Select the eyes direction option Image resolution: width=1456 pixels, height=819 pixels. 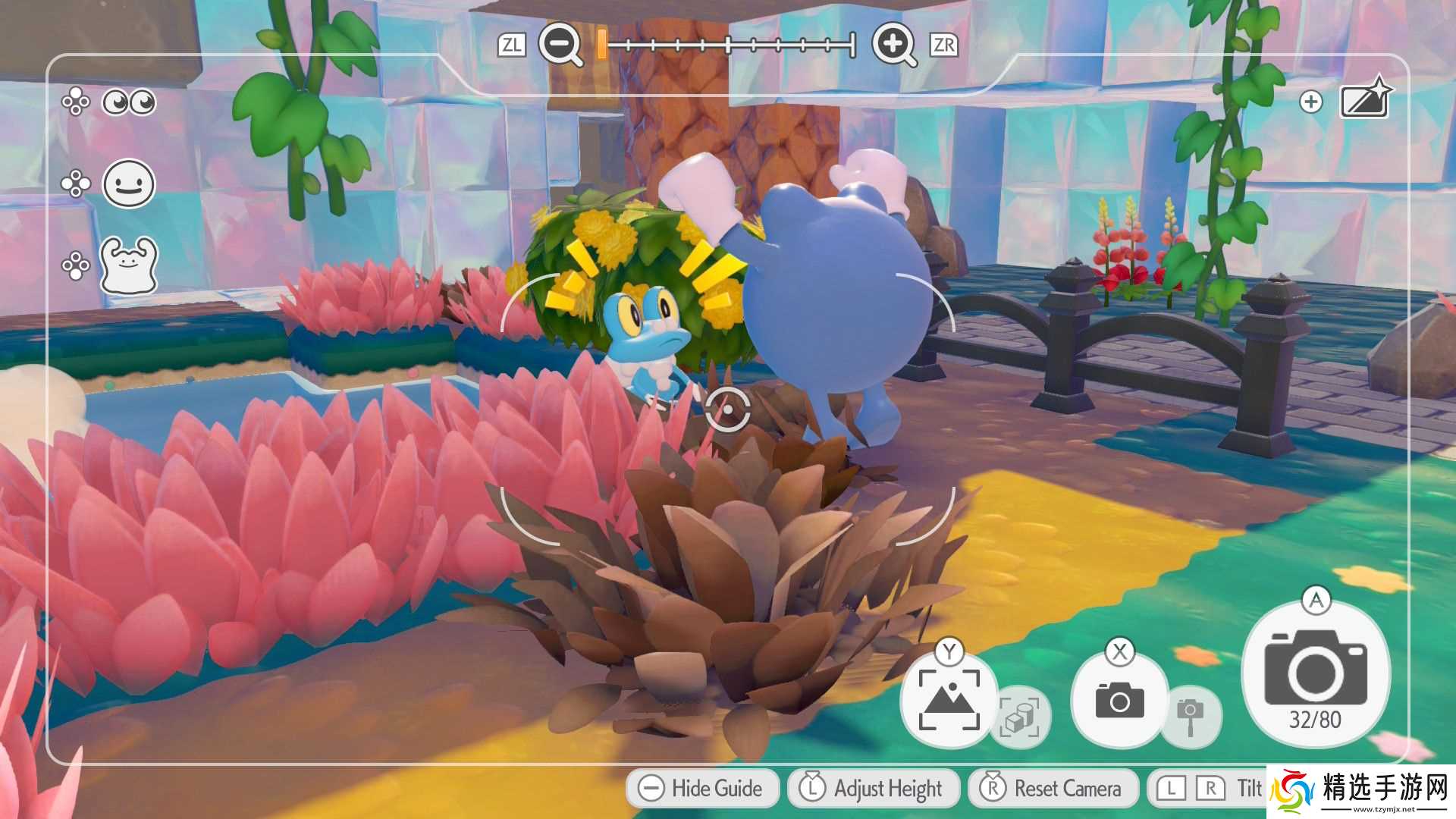[129, 102]
